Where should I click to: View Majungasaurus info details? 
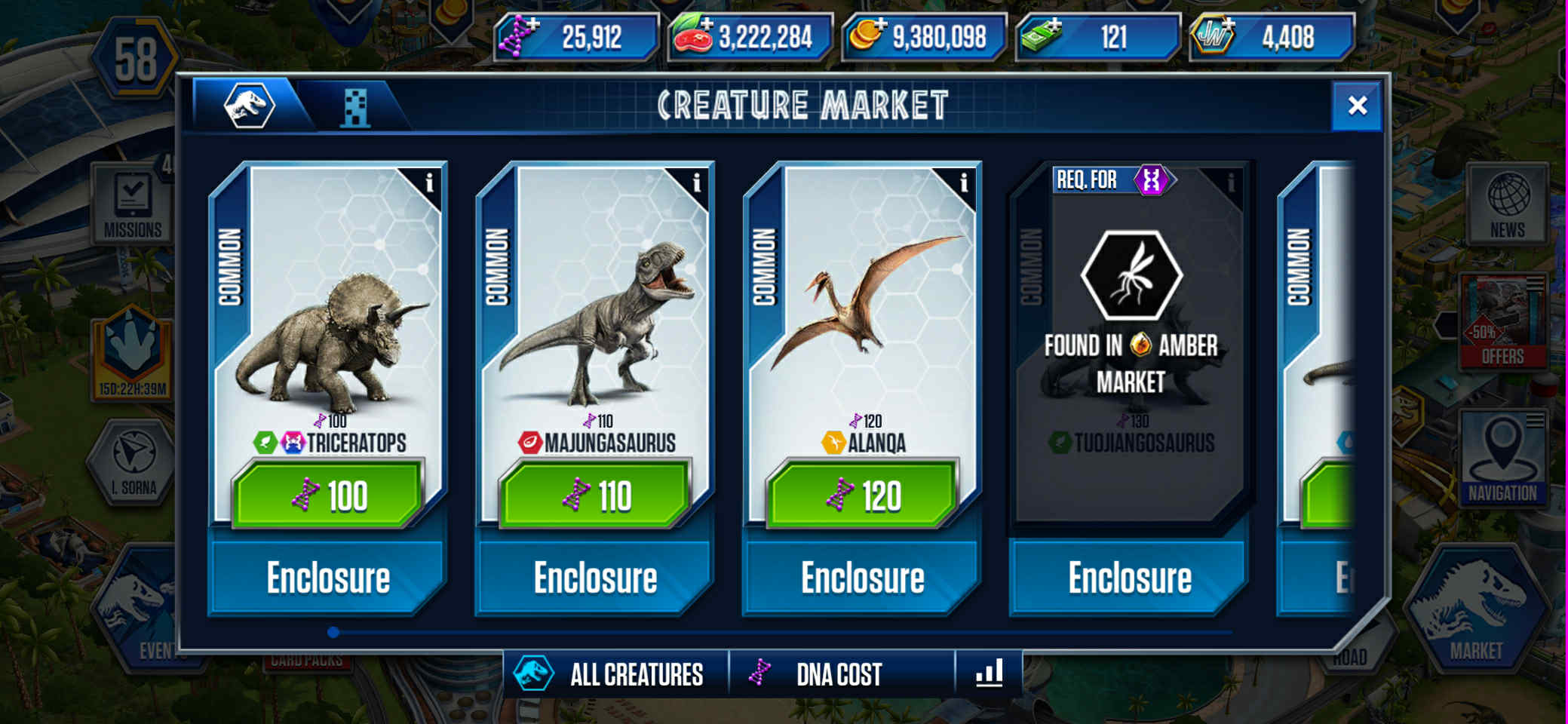point(696,183)
